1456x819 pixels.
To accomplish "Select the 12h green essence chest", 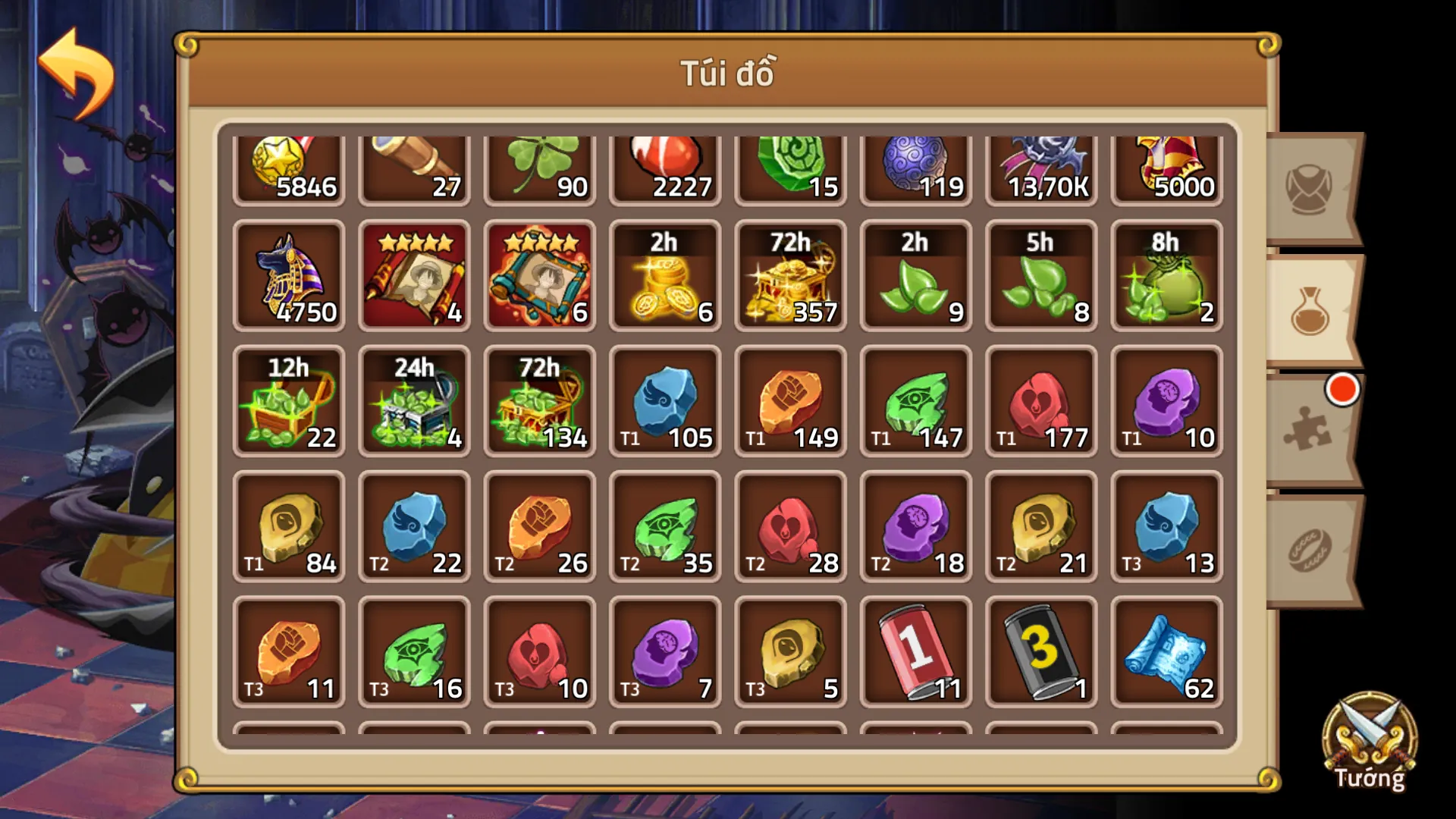I will [289, 402].
